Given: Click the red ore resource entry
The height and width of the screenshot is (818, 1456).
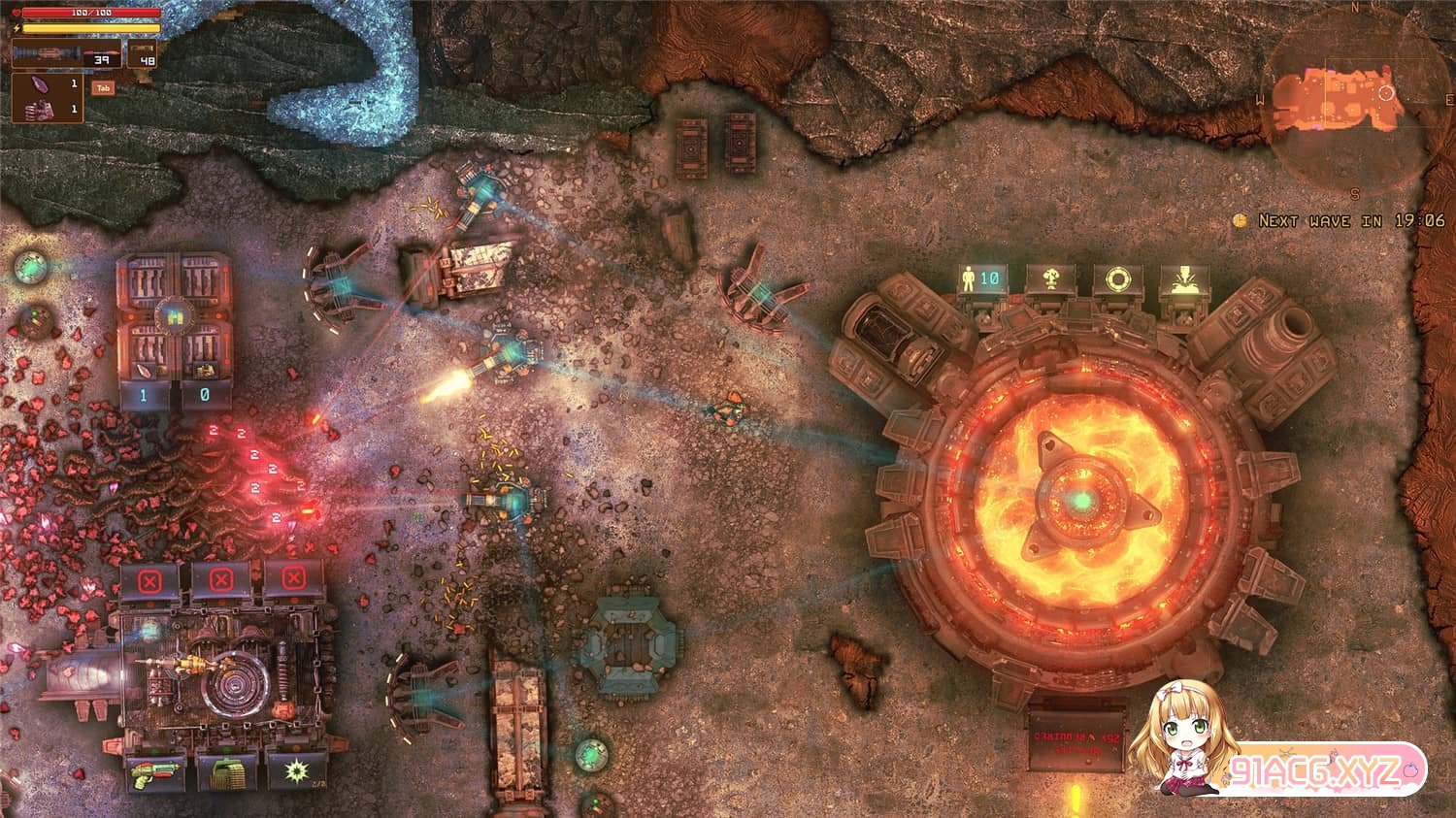Looking at the screenshot, I should (47, 109).
